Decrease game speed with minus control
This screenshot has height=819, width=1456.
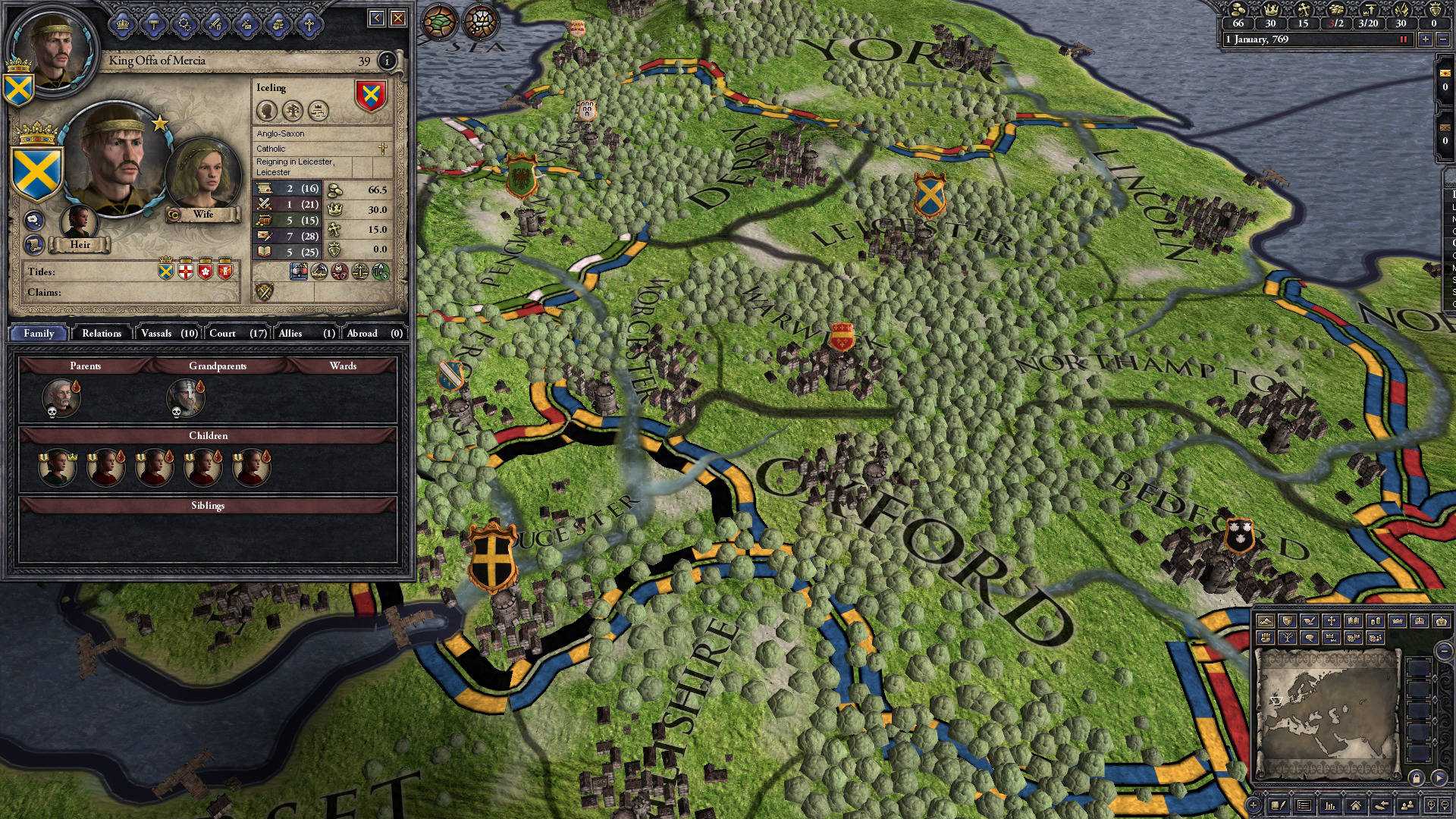1444,39
